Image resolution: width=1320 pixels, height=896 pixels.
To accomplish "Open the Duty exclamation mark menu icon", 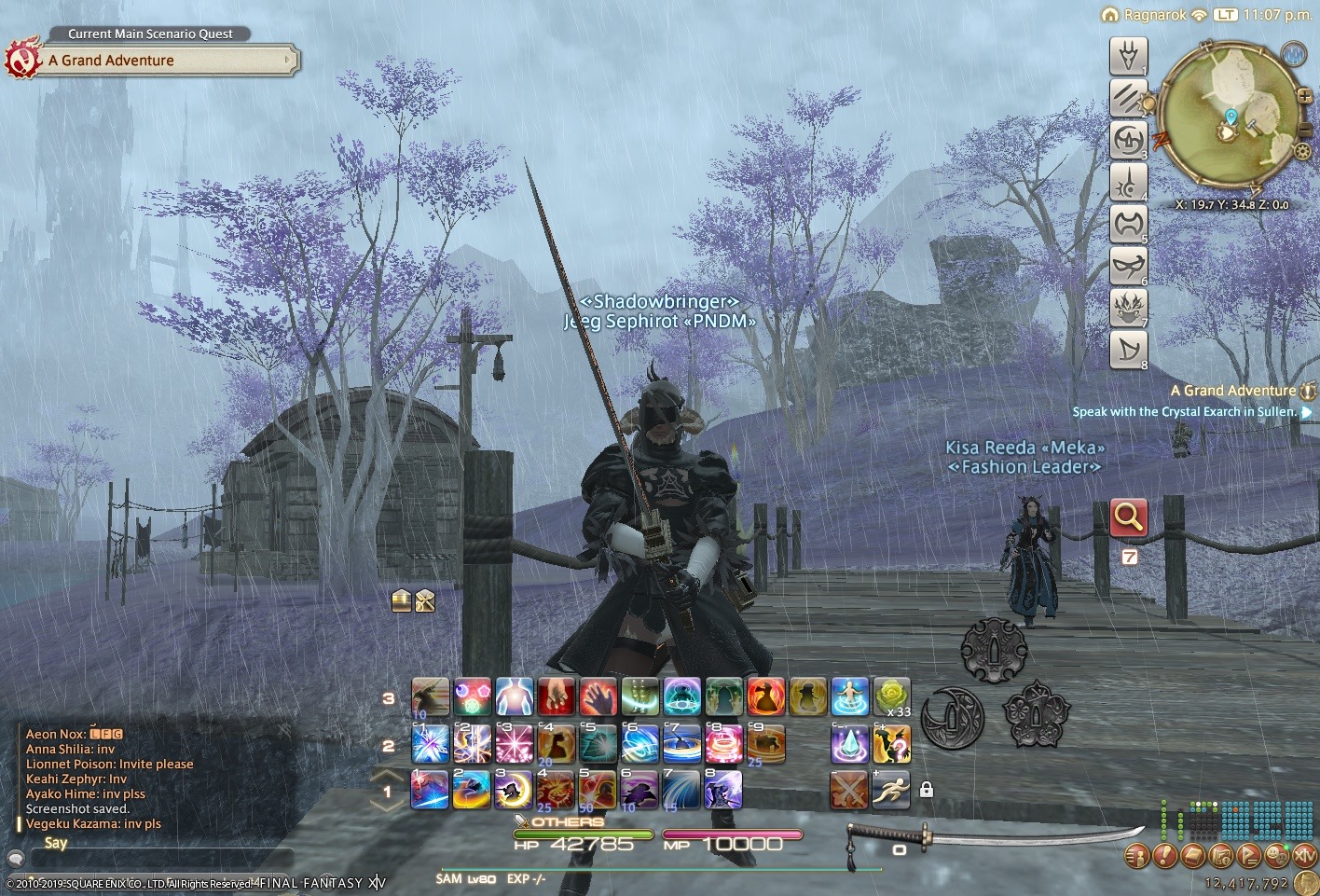I will click(1166, 855).
